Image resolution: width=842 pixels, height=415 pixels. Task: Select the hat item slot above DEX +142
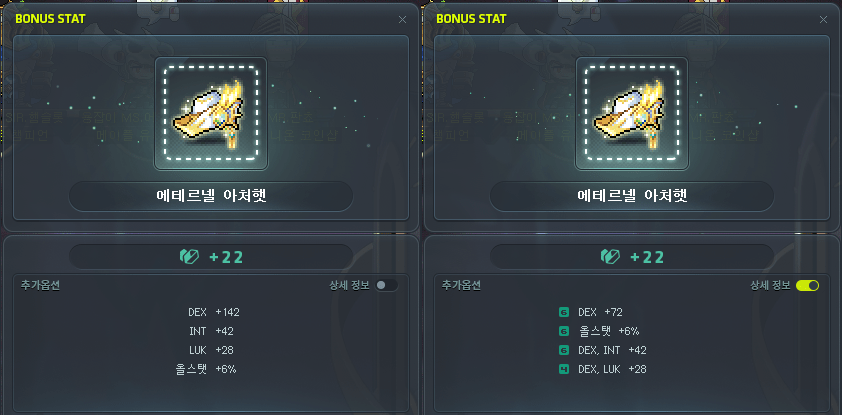click(x=210, y=112)
